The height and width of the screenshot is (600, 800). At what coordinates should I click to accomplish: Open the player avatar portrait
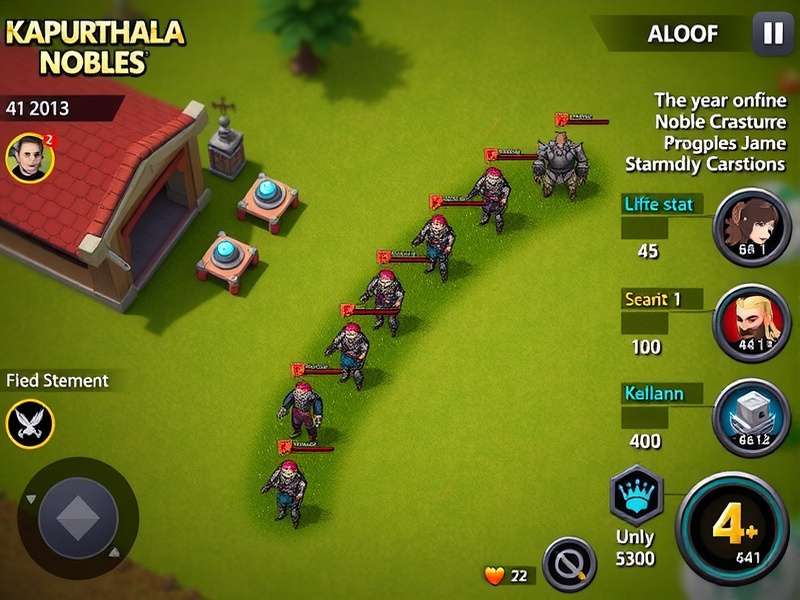(x=29, y=157)
